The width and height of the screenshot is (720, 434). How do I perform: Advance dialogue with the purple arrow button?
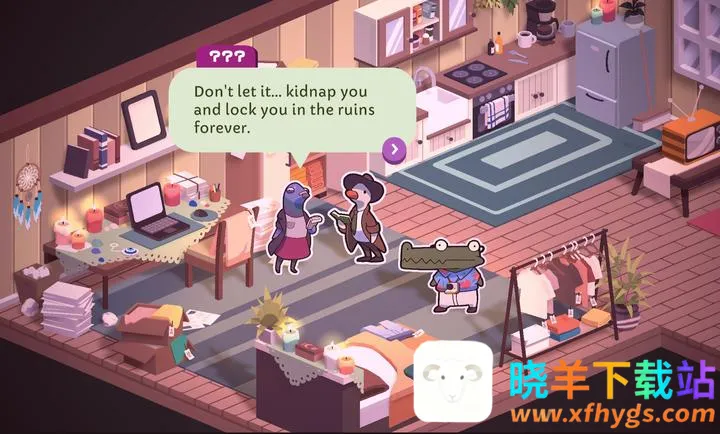395,150
